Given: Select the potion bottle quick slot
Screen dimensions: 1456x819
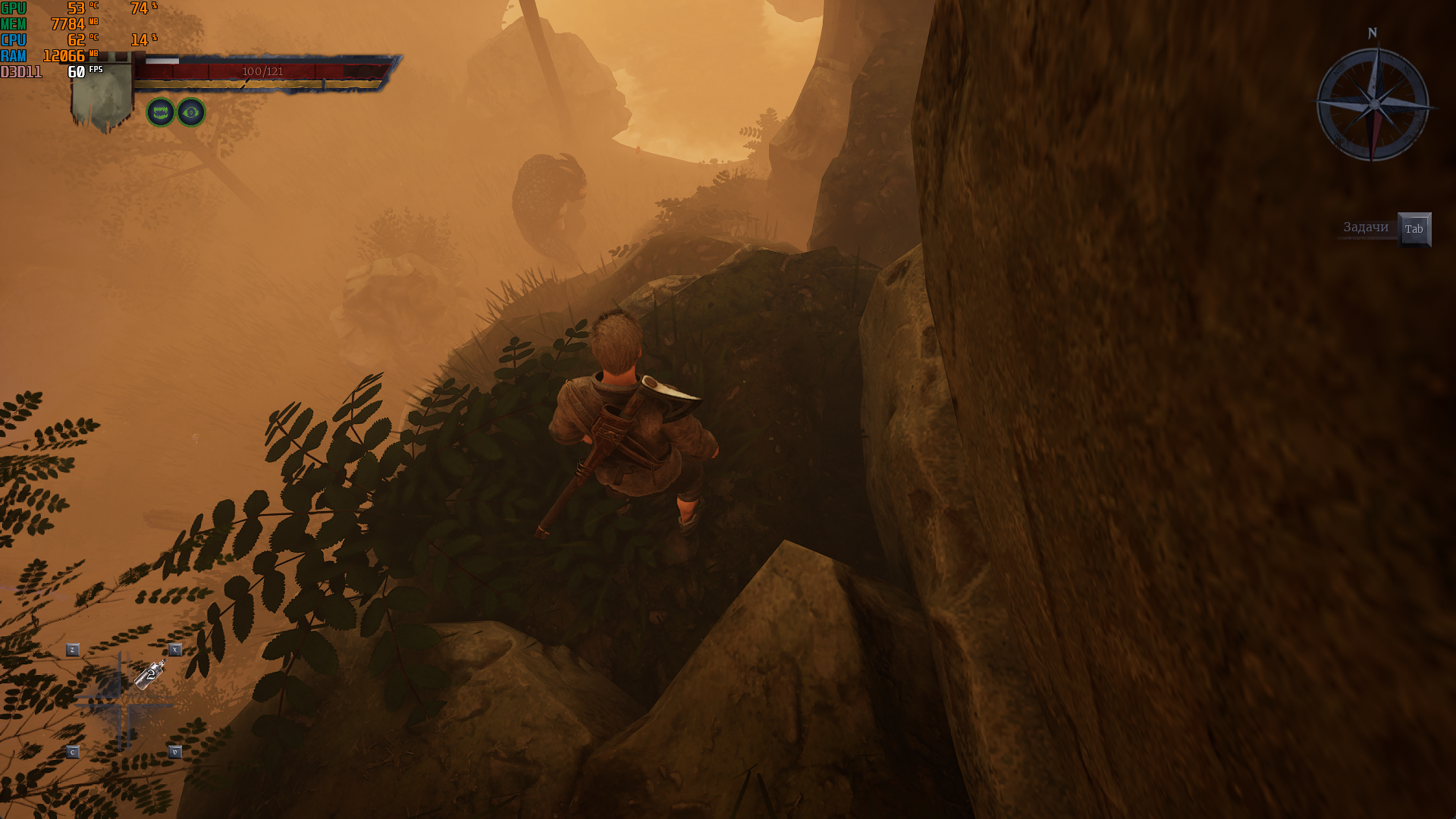Looking at the screenshot, I should pos(150,673).
